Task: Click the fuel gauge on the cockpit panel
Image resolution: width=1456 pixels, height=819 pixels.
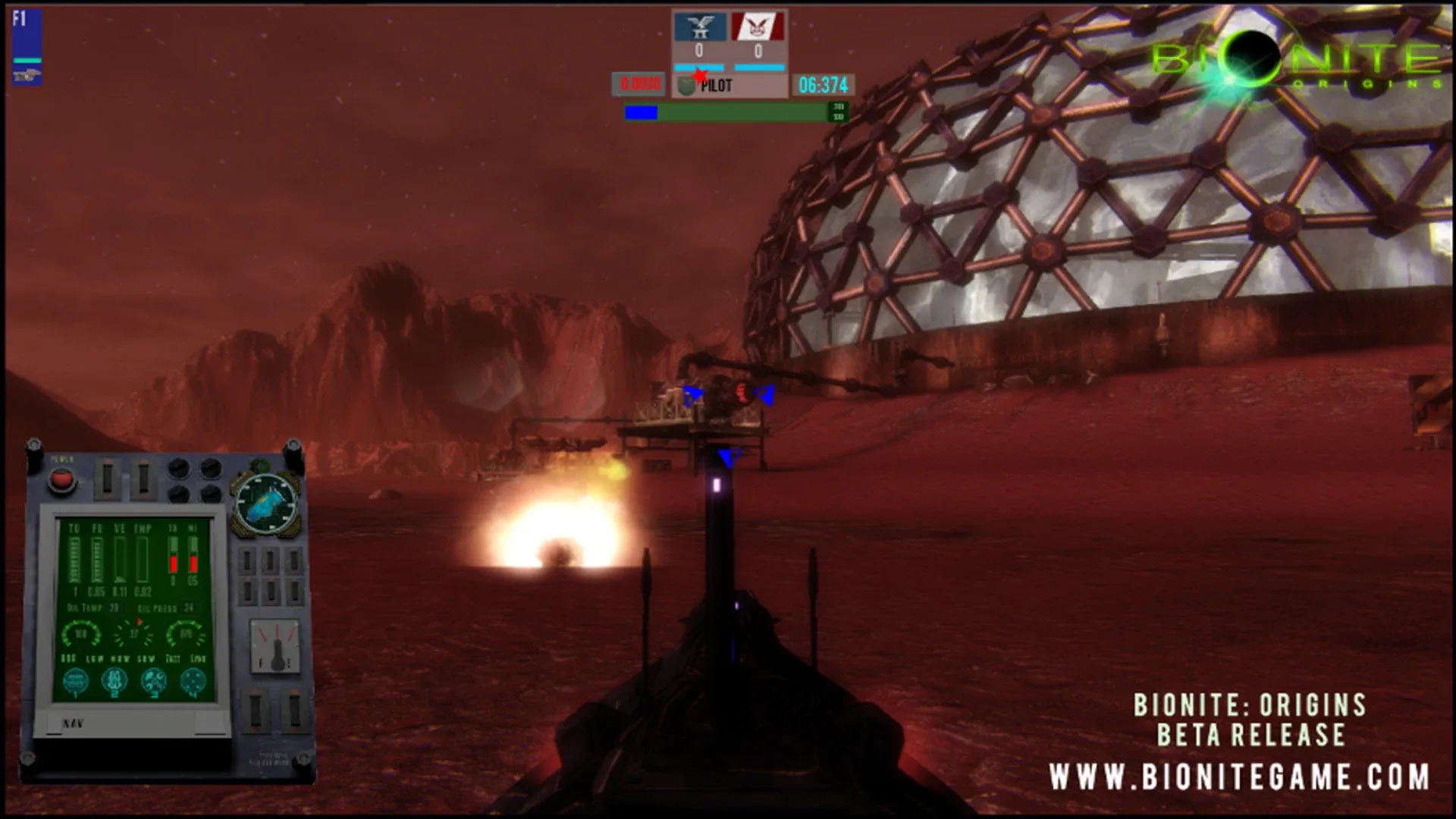Action: tap(275, 645)
